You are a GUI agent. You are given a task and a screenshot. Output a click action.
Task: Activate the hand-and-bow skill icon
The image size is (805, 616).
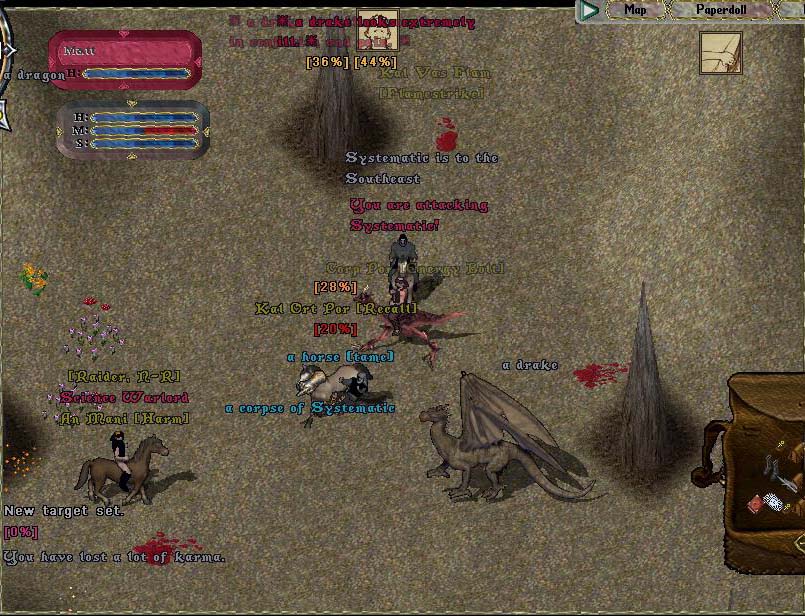pyautogui.click(x=720, y=53)
